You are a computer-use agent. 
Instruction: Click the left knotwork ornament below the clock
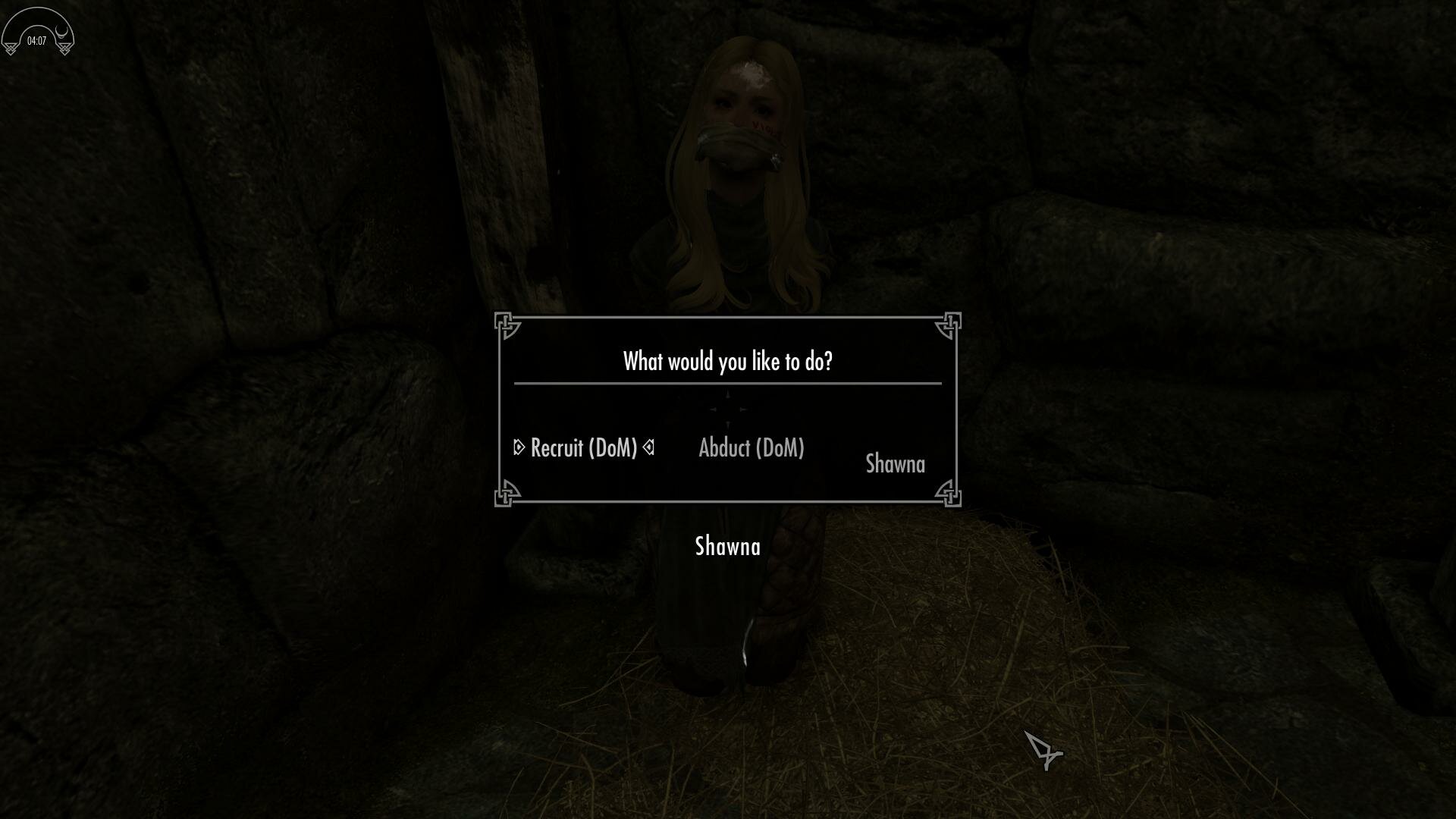11,49
